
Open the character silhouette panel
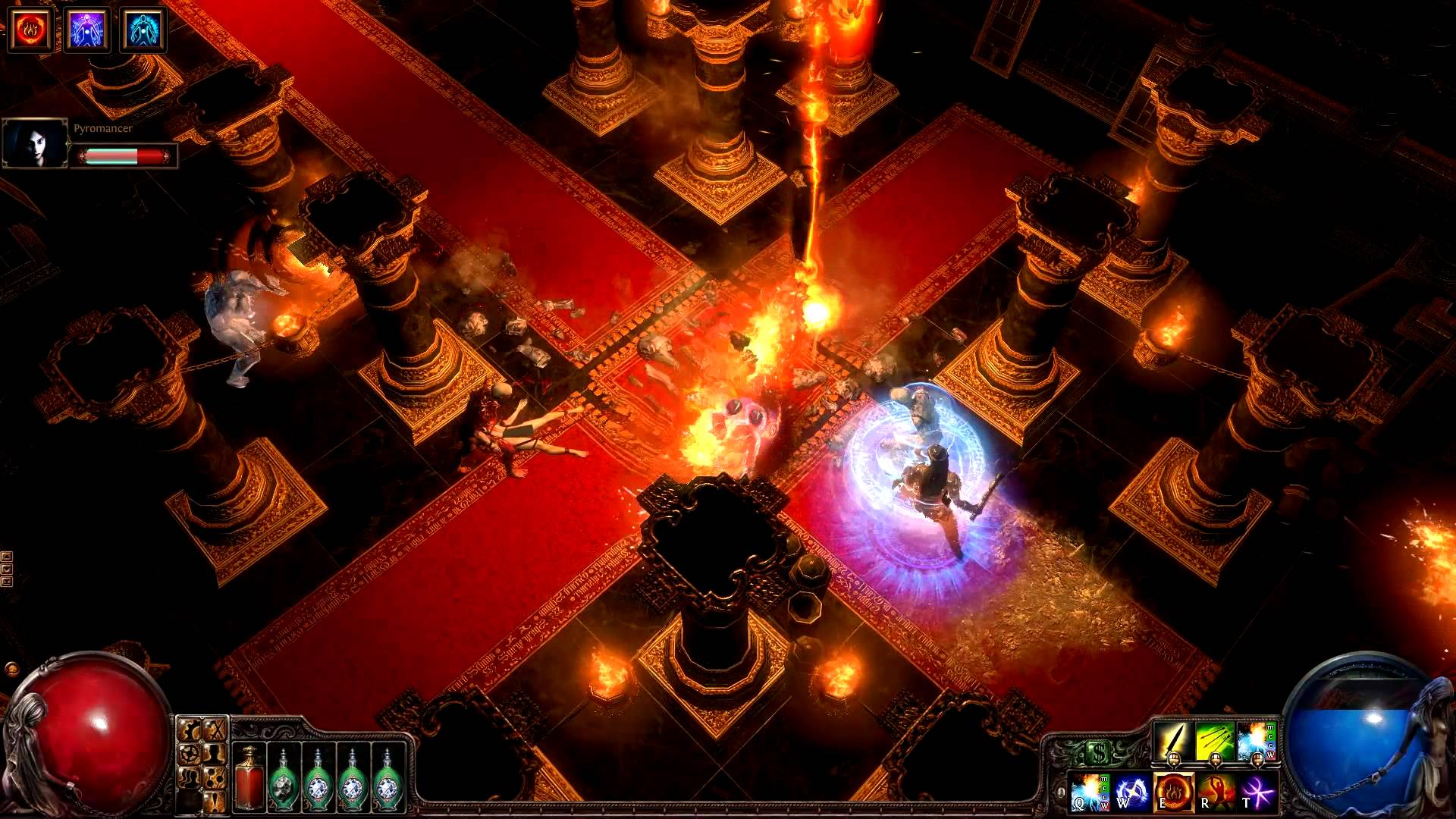point(215,754)
